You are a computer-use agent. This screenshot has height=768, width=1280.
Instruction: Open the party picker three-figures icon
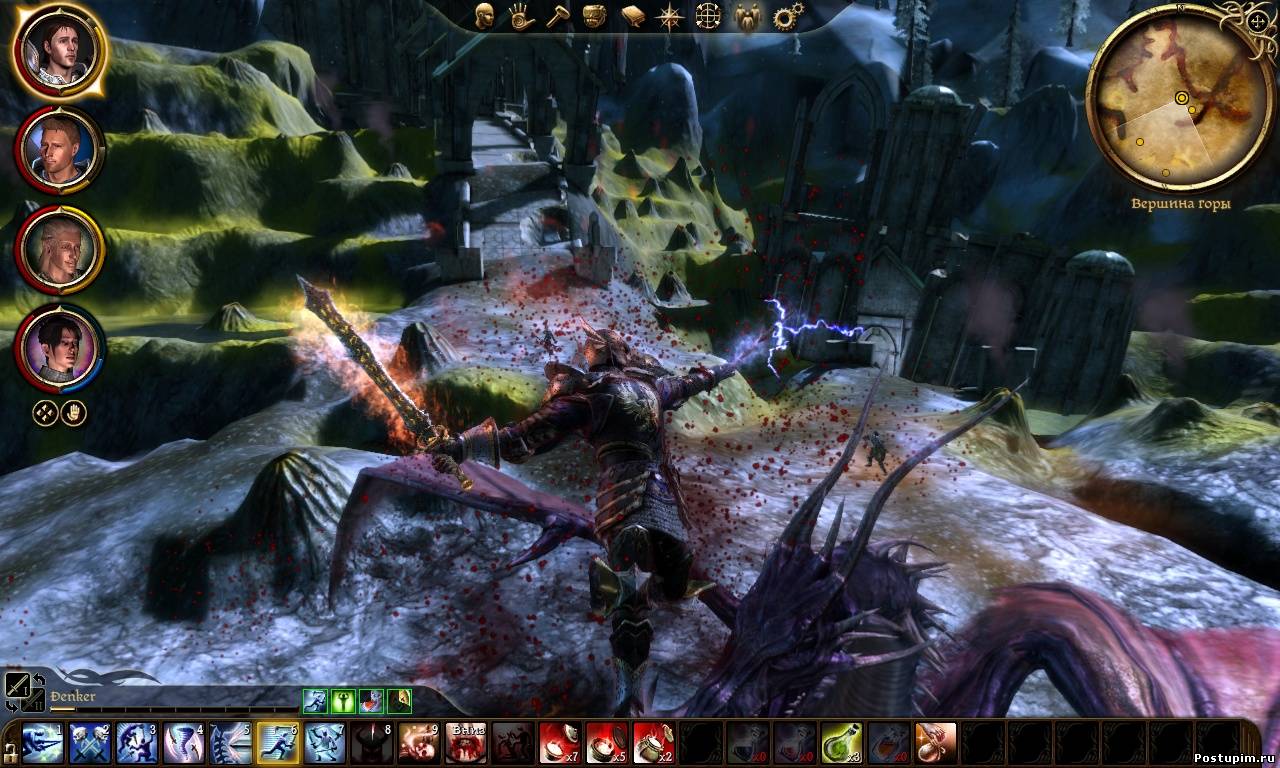pos(747,16)
